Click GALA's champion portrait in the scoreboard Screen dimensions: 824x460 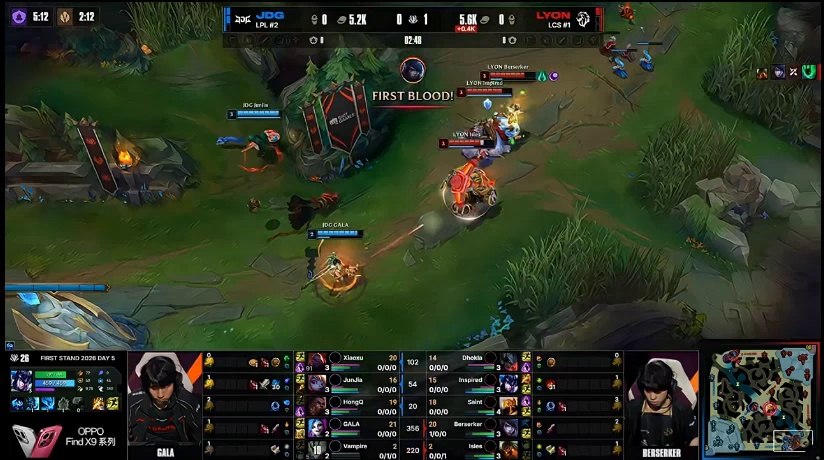pyautogui.click(x=317, y=427)
